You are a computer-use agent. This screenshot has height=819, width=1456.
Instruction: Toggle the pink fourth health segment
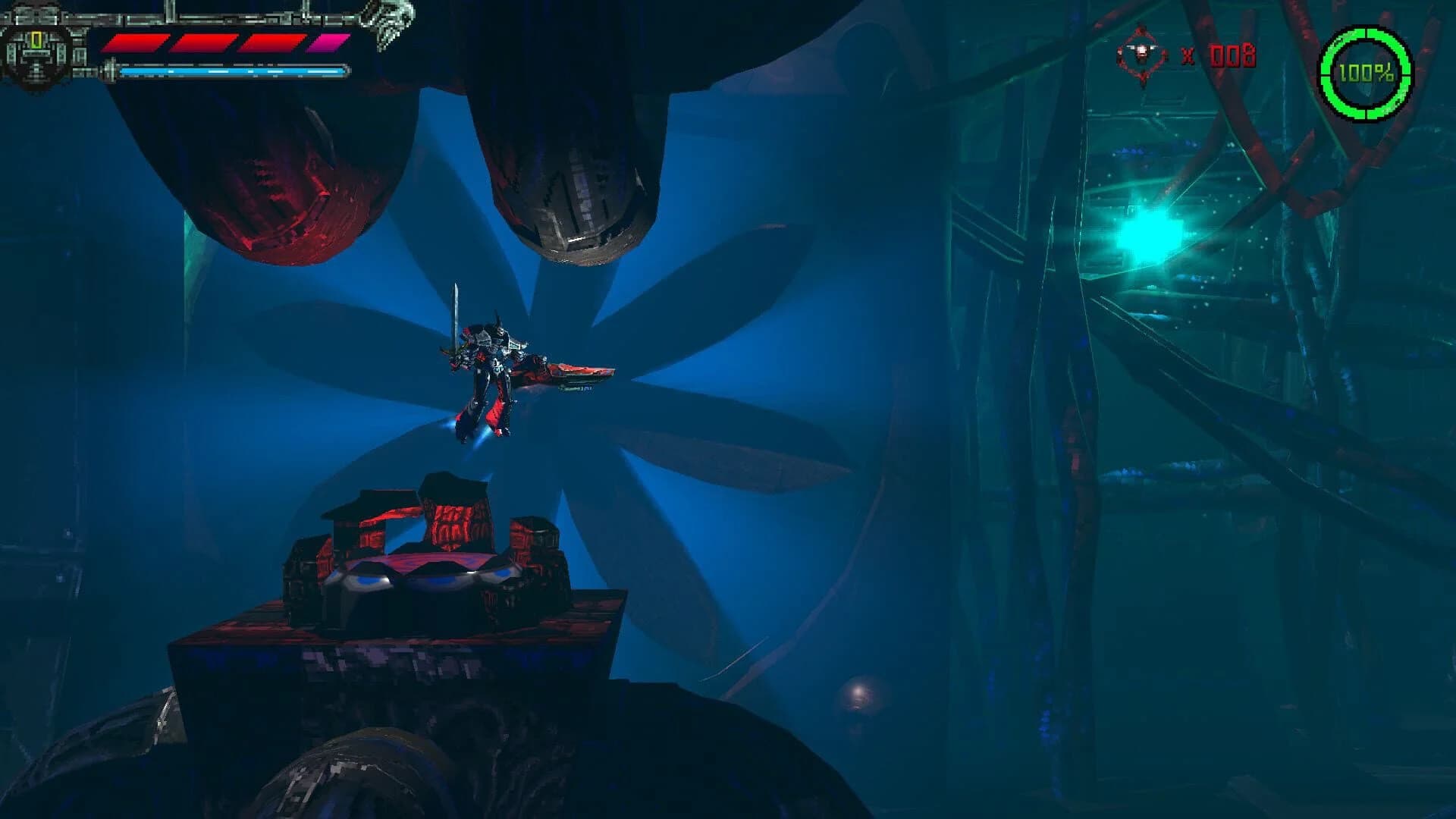click(322, 42)
